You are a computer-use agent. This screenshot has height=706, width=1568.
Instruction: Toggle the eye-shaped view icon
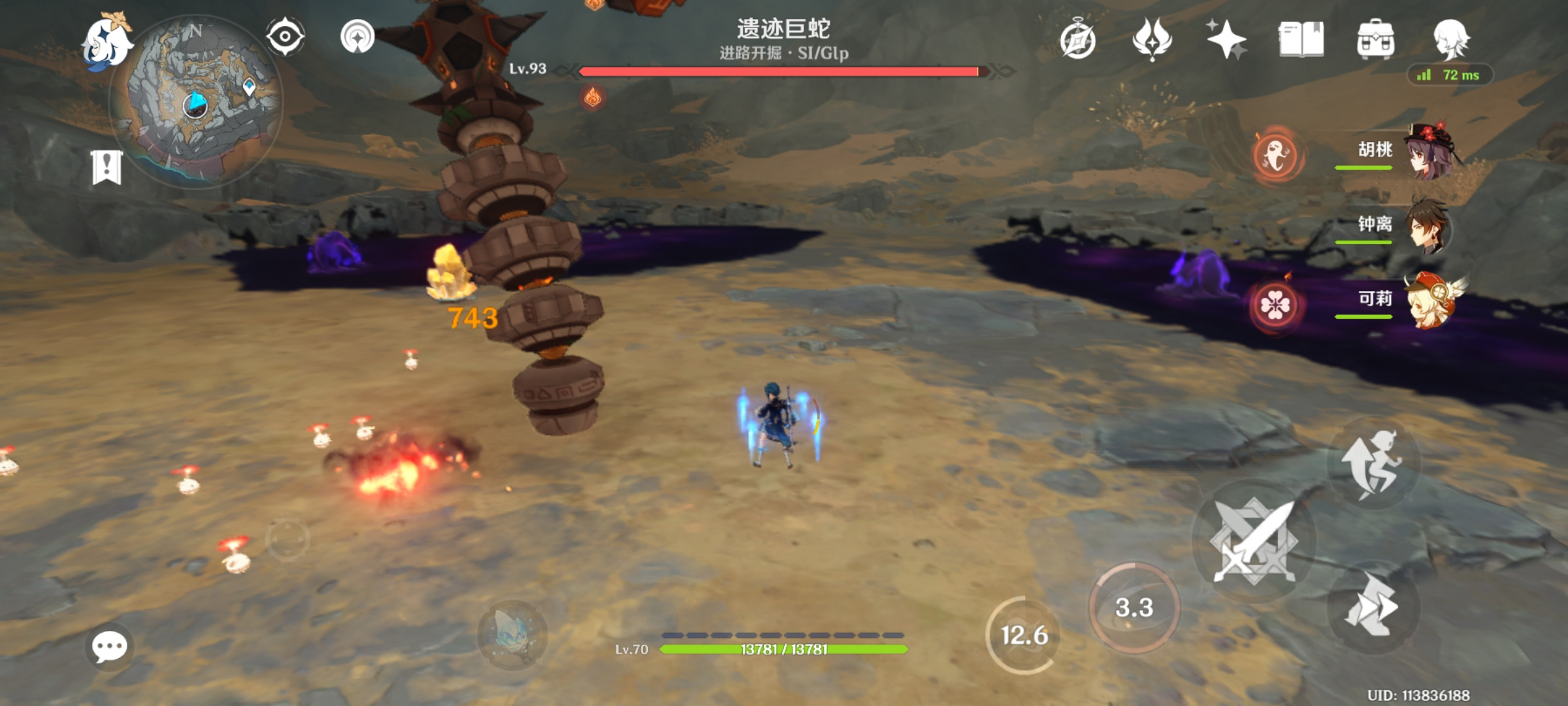[x=286, y=37]
